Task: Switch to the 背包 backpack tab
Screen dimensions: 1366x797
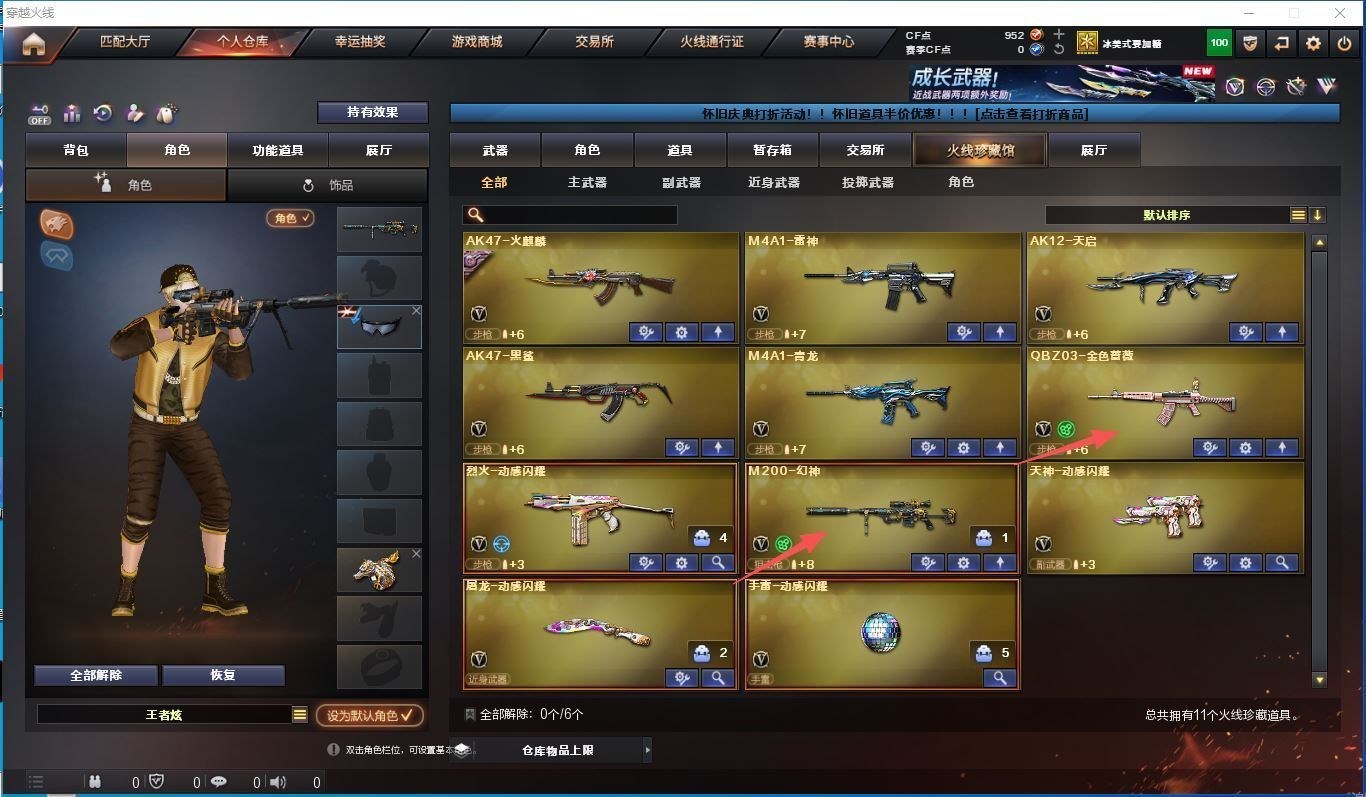Action: click(x=76, y=150)
